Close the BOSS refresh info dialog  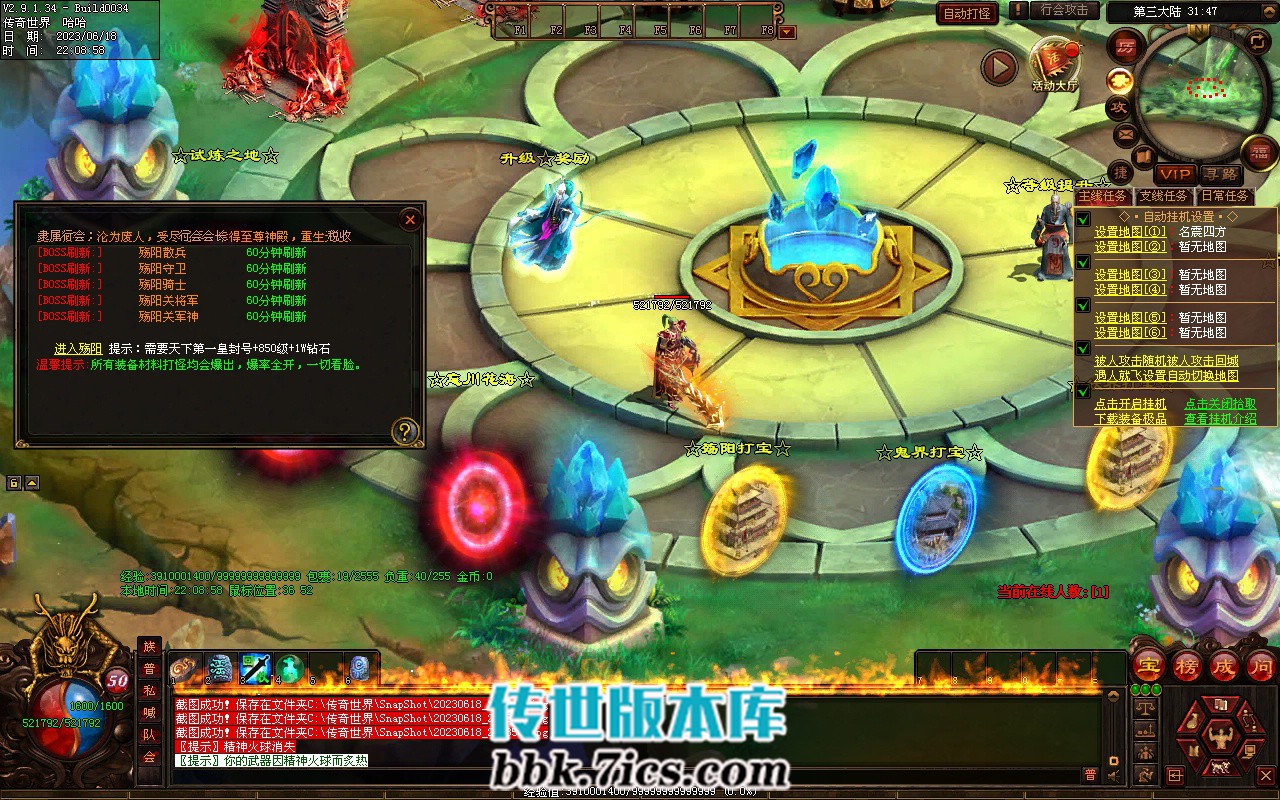pos(409,220)
